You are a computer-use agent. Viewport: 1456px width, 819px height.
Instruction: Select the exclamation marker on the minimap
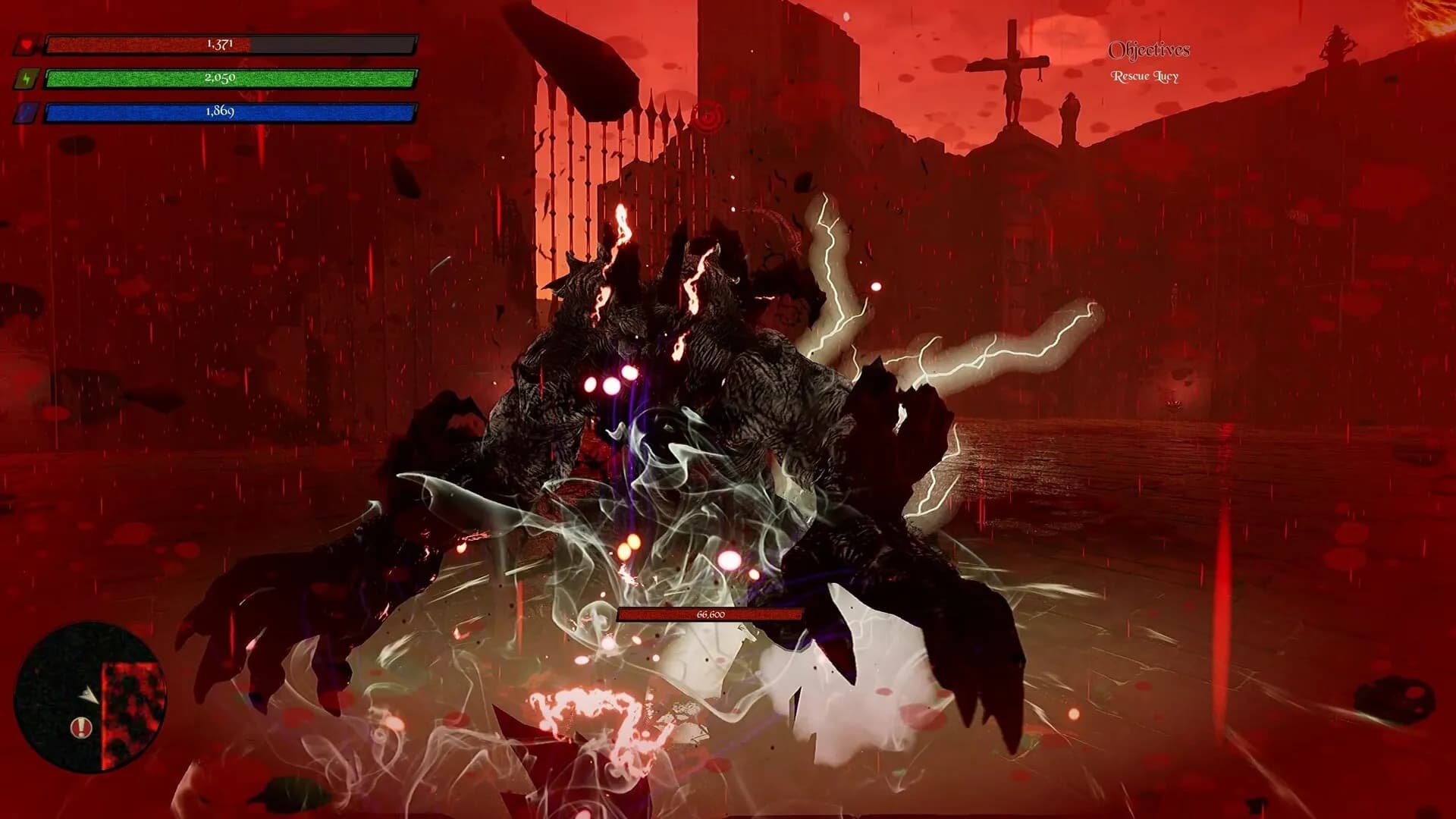(78, 729)
